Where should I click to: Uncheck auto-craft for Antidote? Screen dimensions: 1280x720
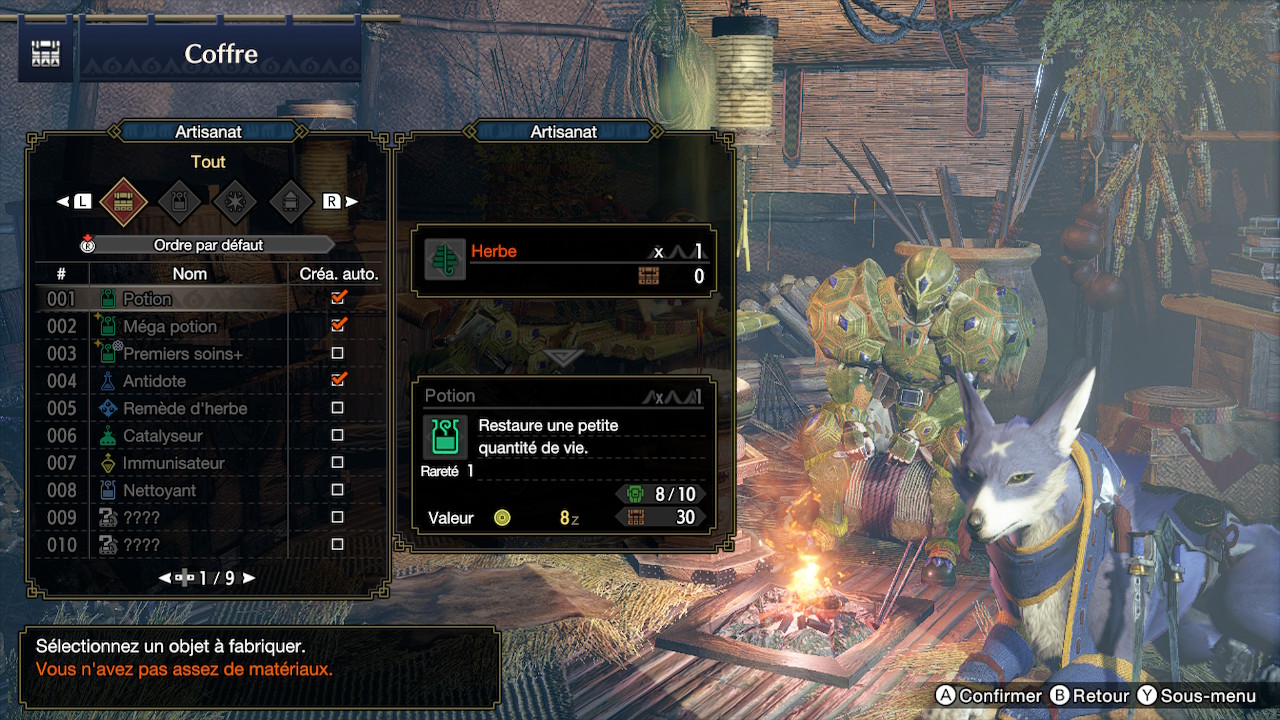click(x=338, y=380)
